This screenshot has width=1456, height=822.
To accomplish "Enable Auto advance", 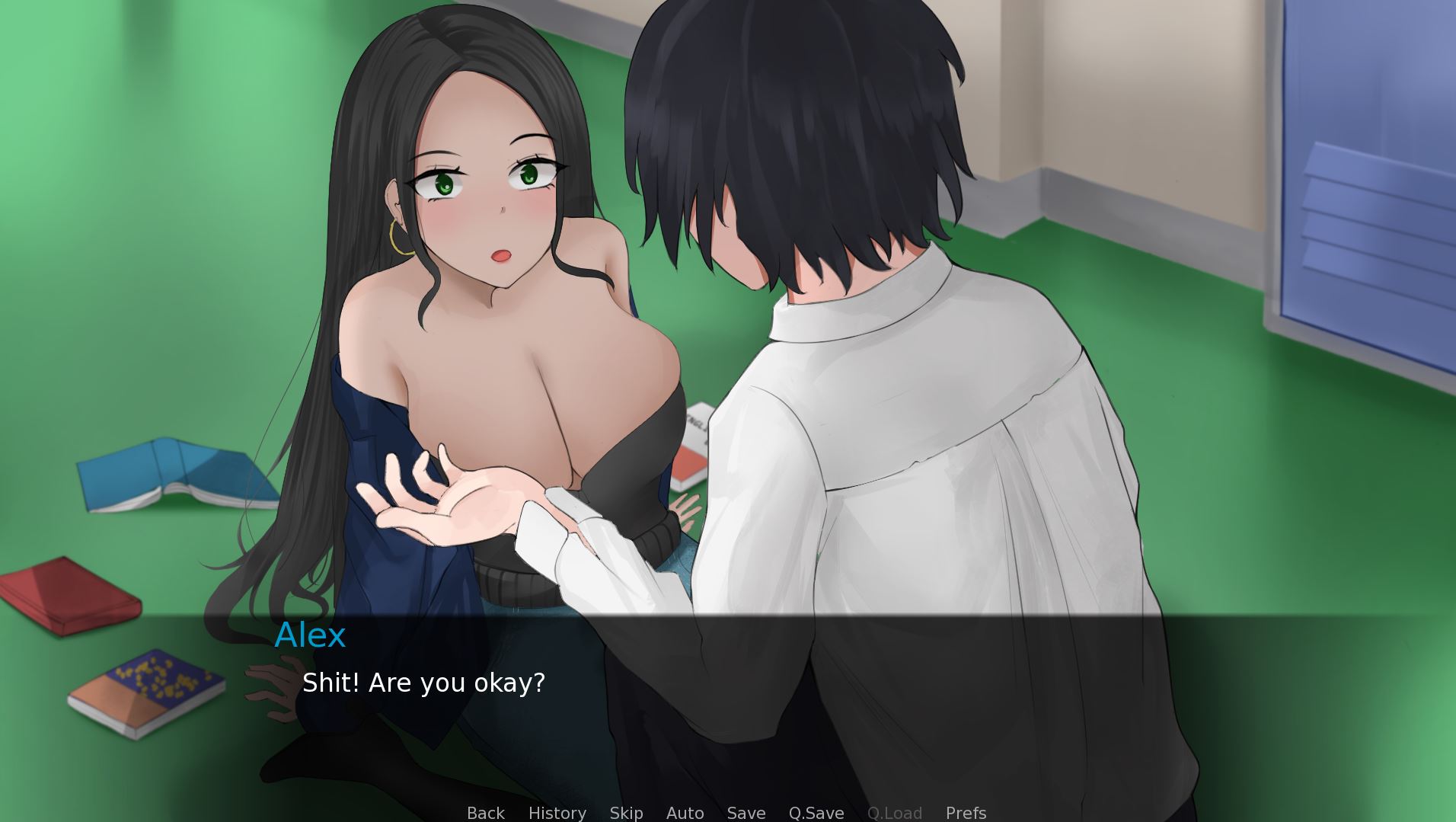I will pos(685,813).
